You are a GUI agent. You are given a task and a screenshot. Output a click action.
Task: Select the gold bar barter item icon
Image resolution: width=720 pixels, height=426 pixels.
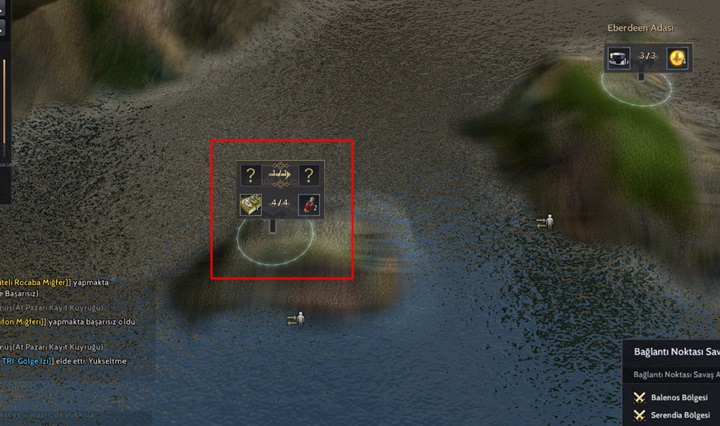coord(251,204)
